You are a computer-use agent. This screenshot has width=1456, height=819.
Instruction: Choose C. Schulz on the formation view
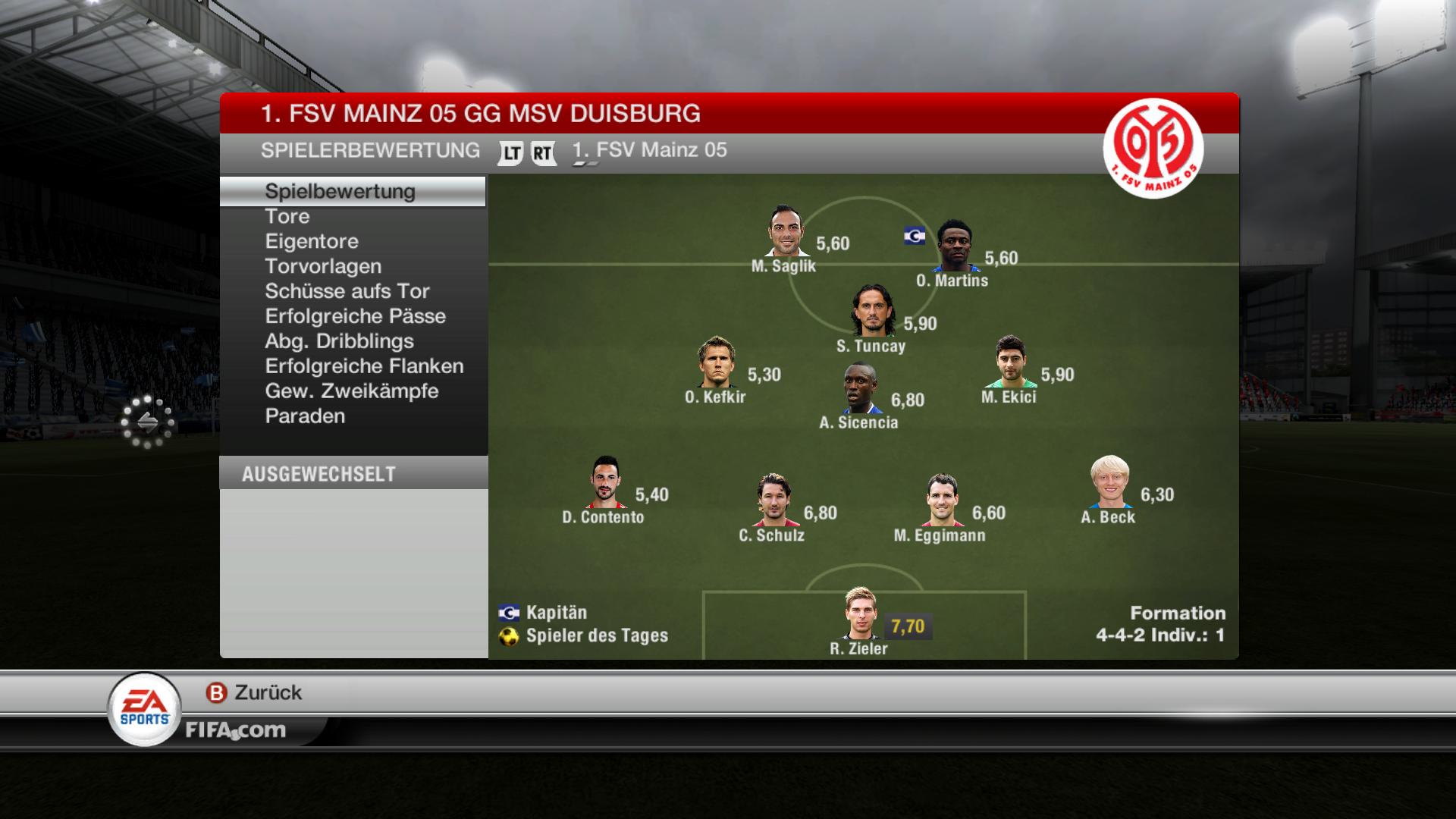coord(773,500)
